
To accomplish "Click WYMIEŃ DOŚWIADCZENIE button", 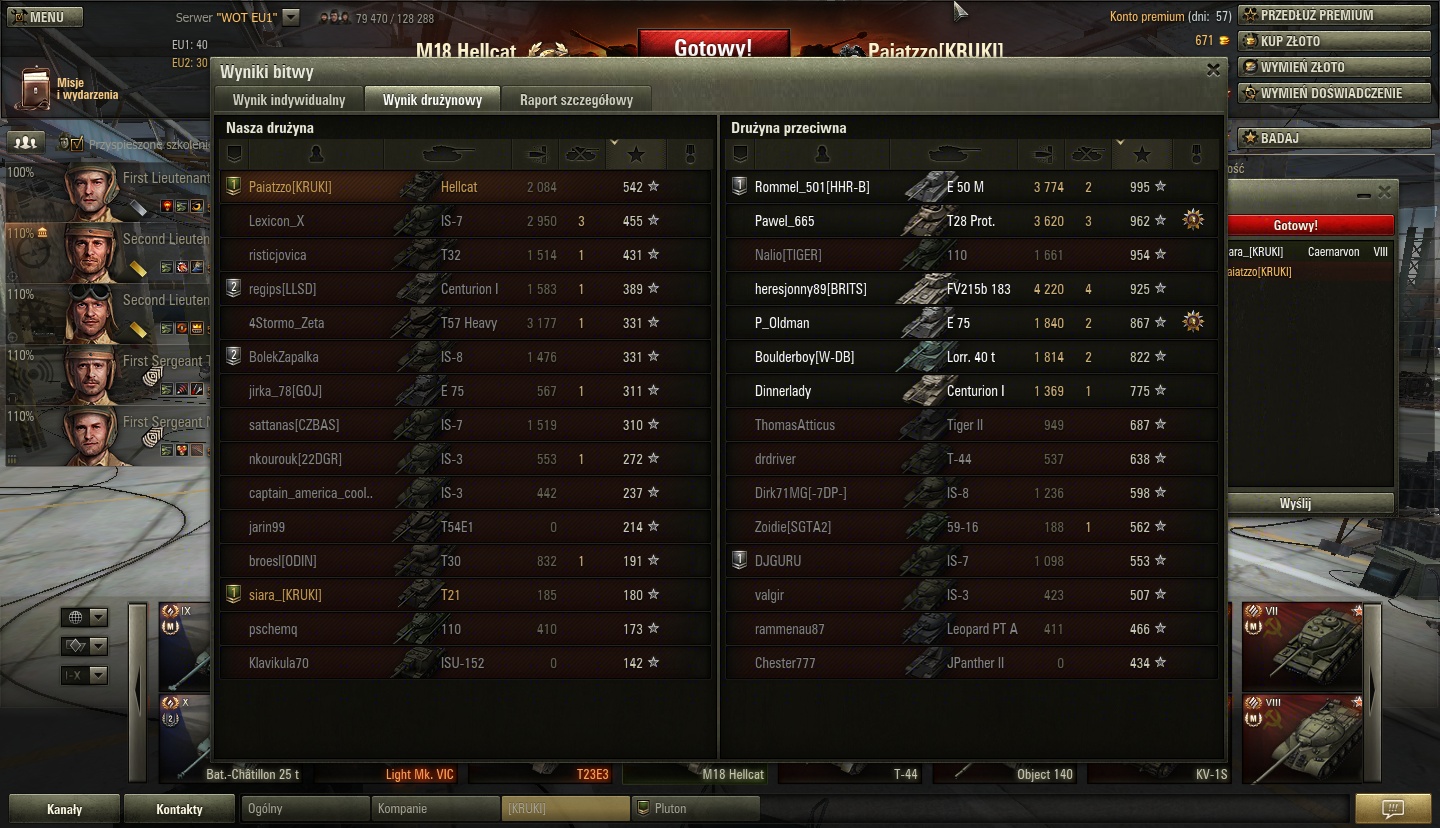I will (x=1335, y=93).
